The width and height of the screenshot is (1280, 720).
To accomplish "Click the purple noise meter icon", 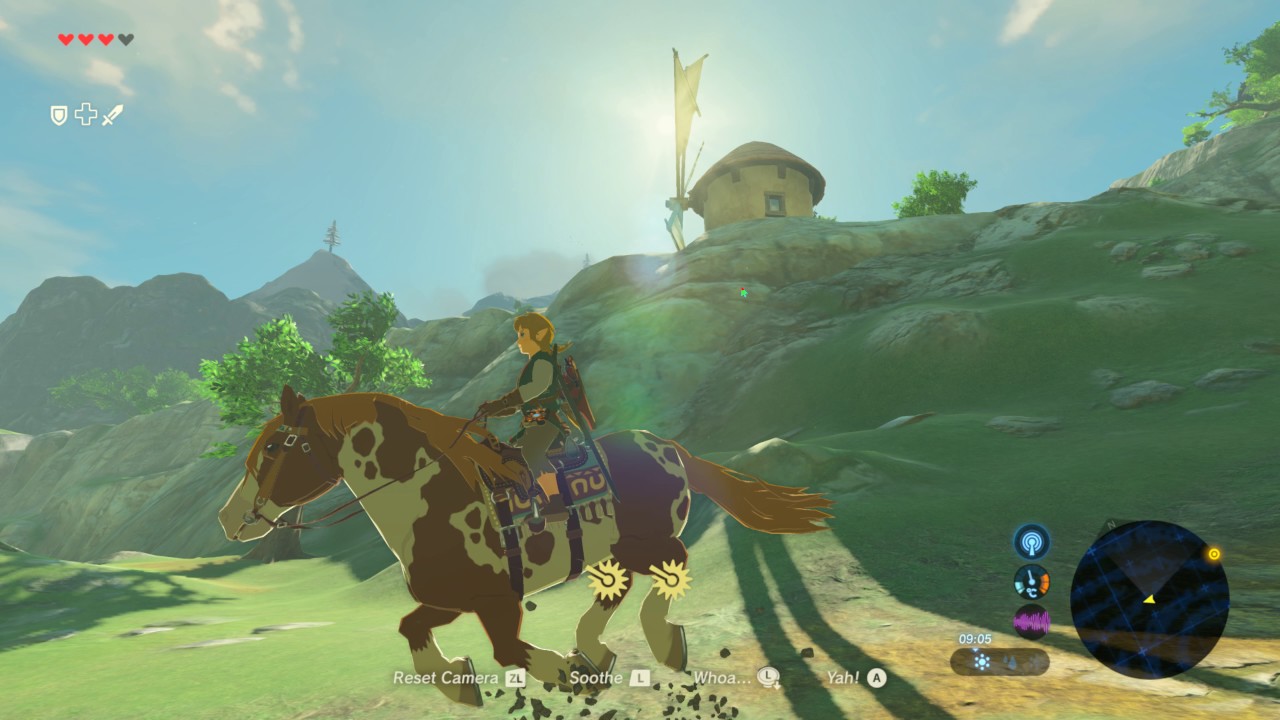I will pyautogui.click(x=1031, y=621).
